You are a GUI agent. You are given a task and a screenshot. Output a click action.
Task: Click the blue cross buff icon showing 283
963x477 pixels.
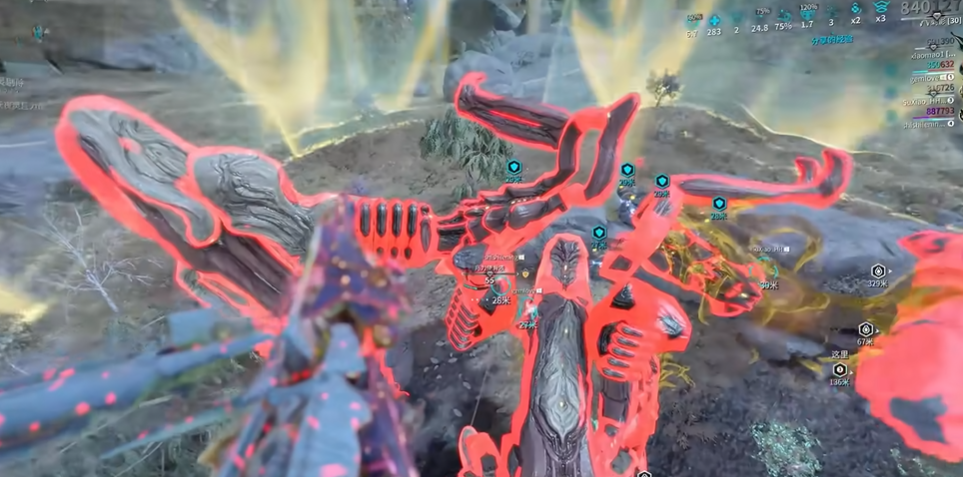pos(714,20)
